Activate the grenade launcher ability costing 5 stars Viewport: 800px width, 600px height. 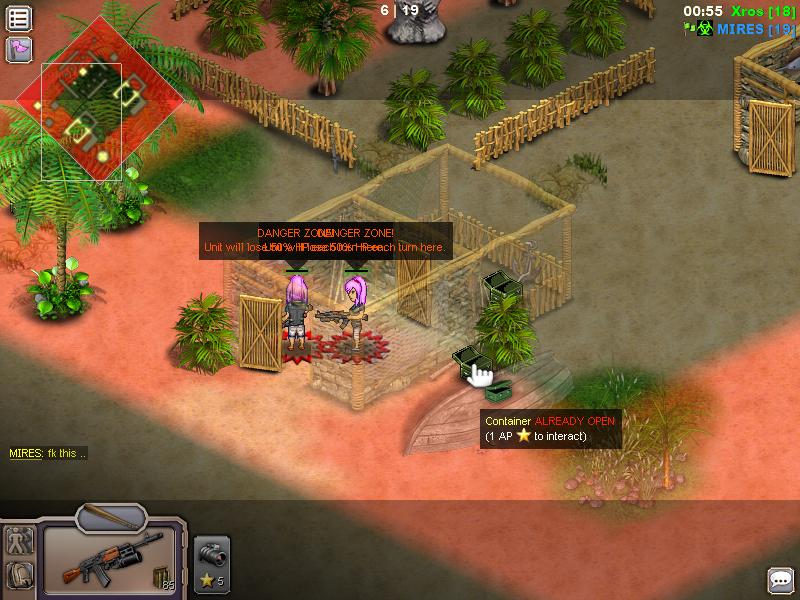[212, 562]
